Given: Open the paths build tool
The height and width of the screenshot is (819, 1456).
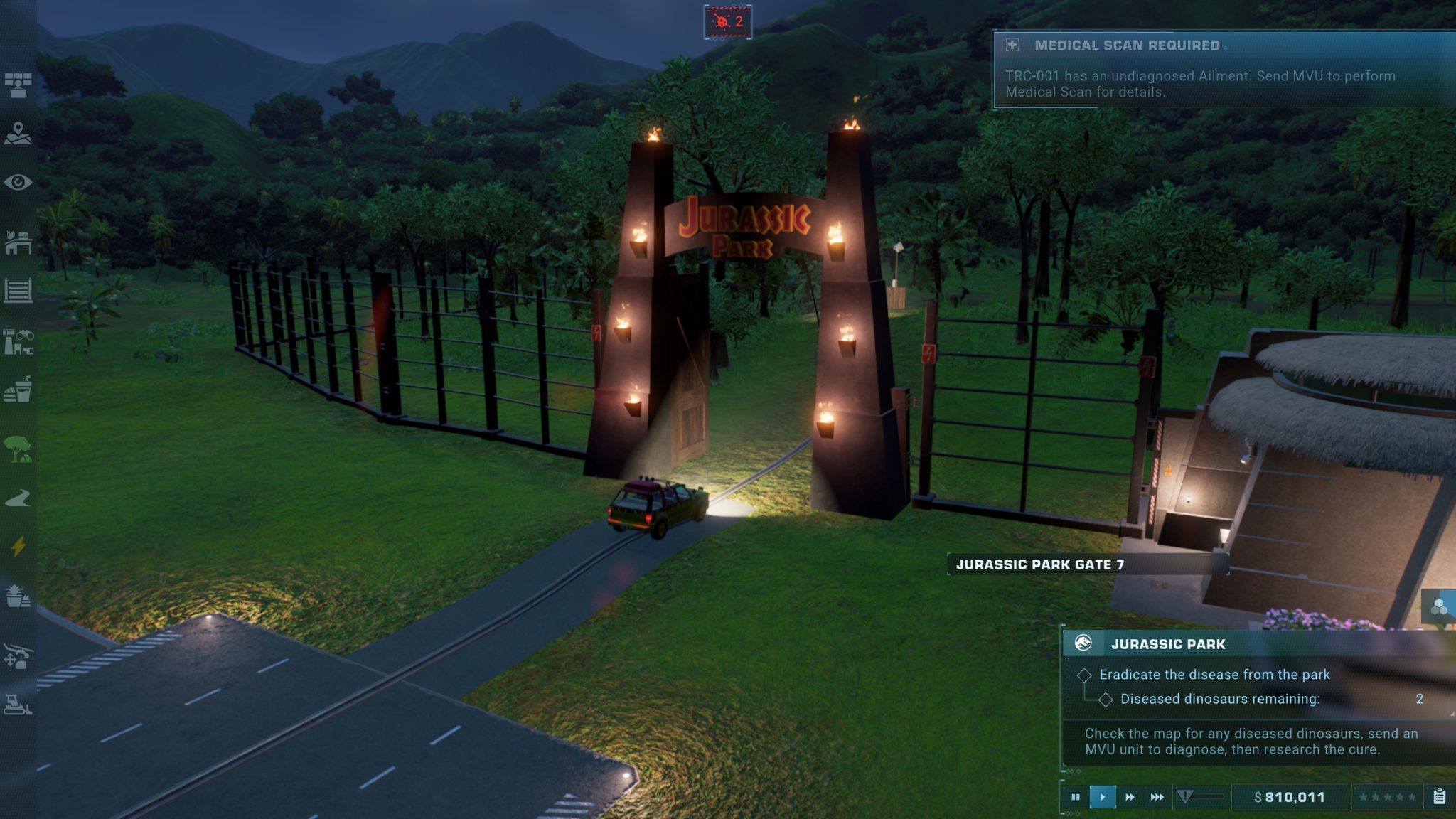Looking at the screenshot, I should pyautogui.click(x=18, y=498).
